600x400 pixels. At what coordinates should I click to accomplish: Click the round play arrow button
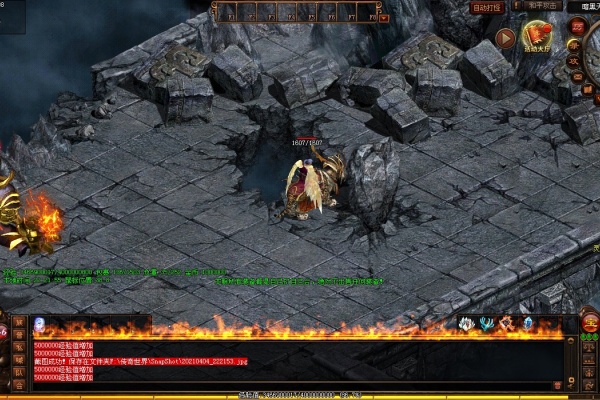506,39
